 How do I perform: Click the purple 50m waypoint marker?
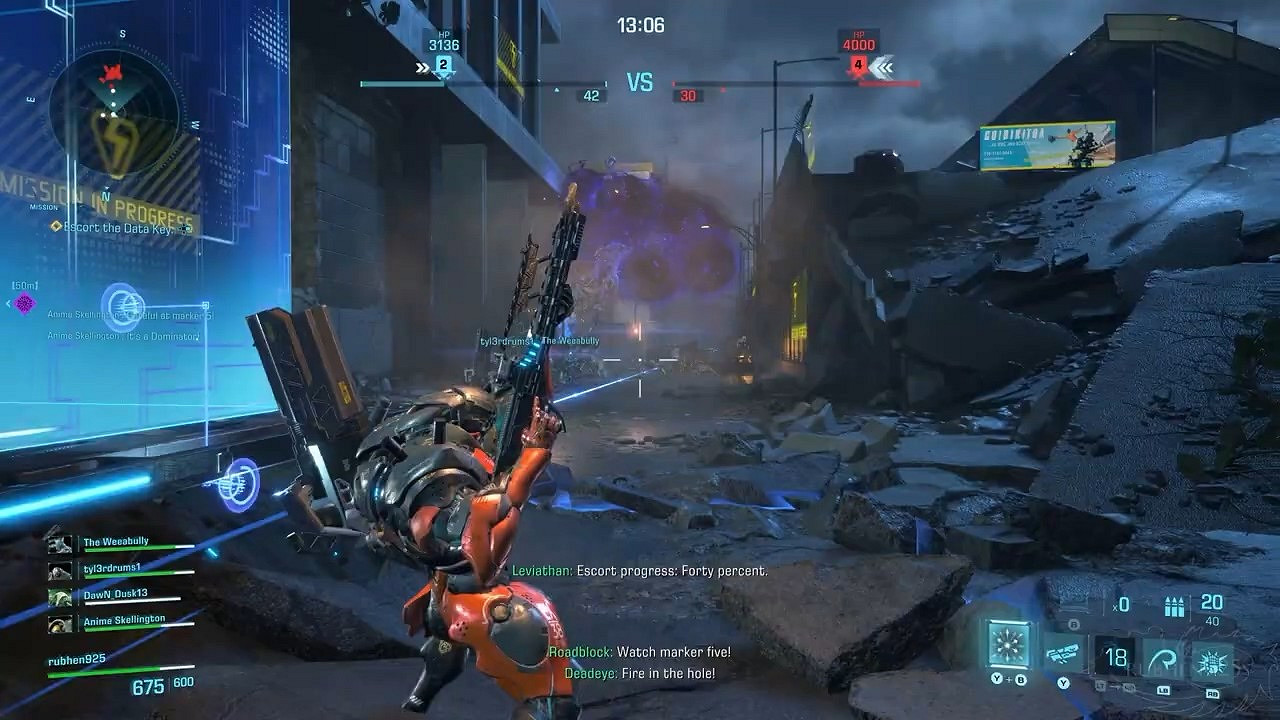coord(25,303)
